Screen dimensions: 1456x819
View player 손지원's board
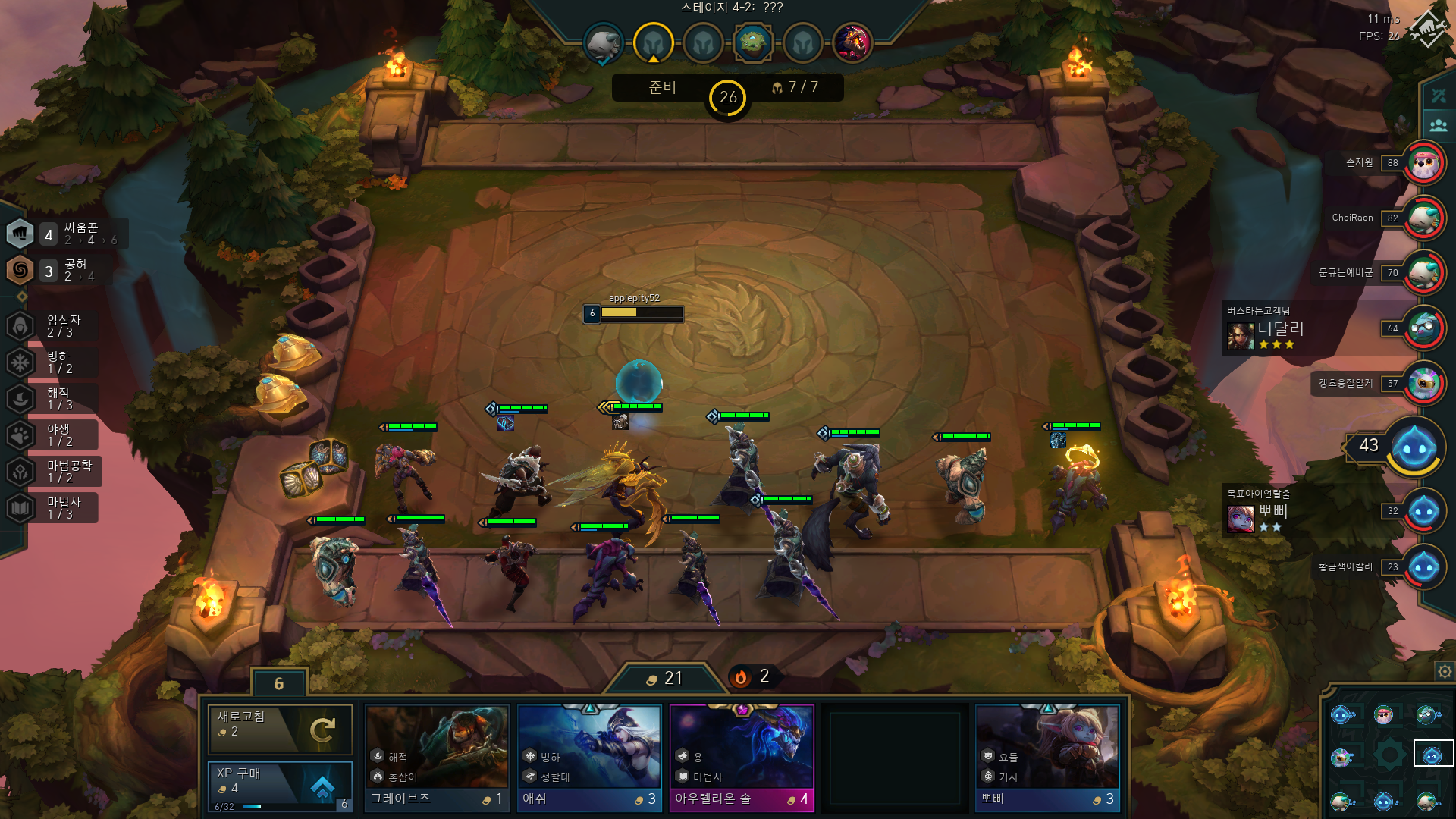click(x=1423, y=163)
